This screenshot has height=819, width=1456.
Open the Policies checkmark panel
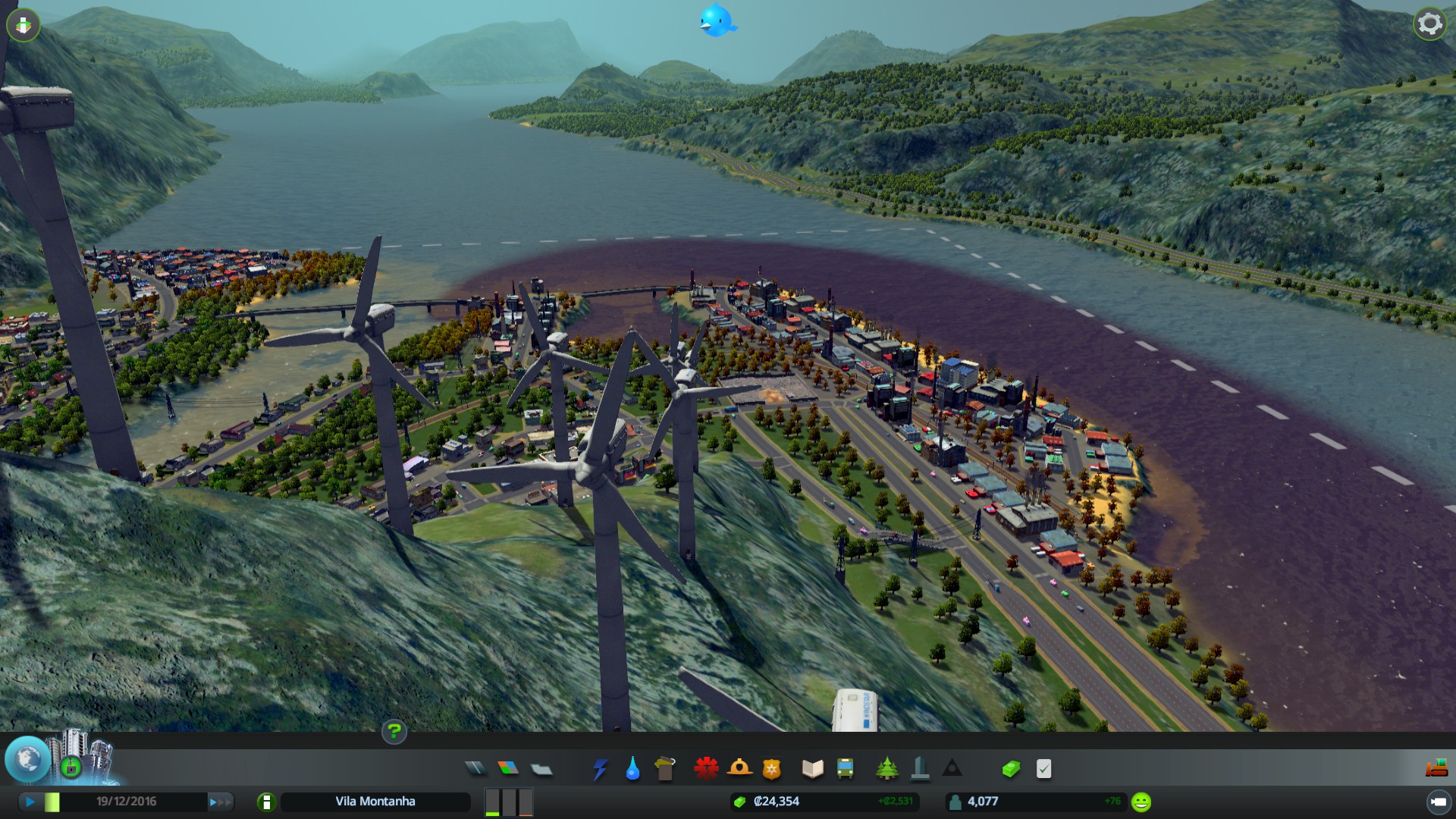coord(1044,769)
